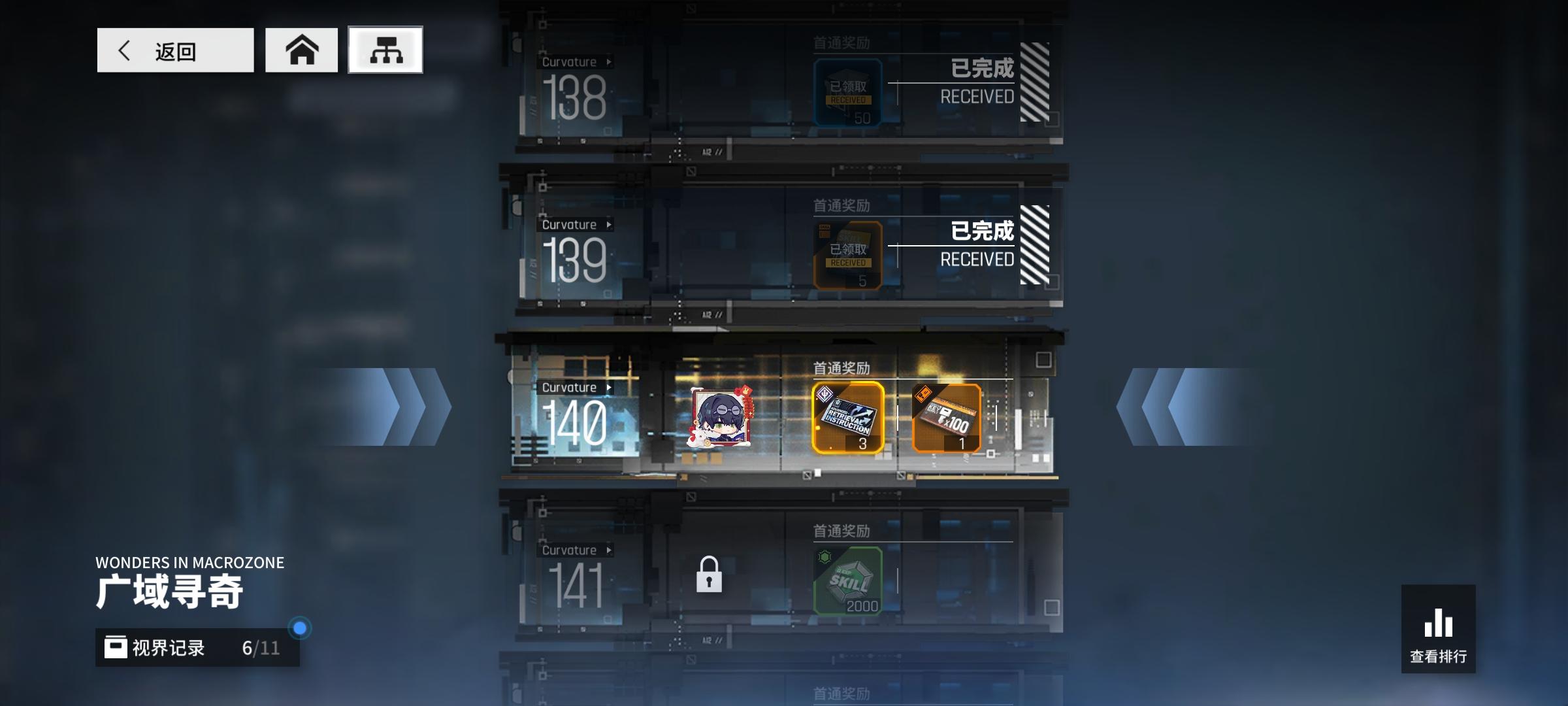1568x706 pixels.
Task: Expand the Curvature arrow on stage 140
Action: (x=610, y=387)
